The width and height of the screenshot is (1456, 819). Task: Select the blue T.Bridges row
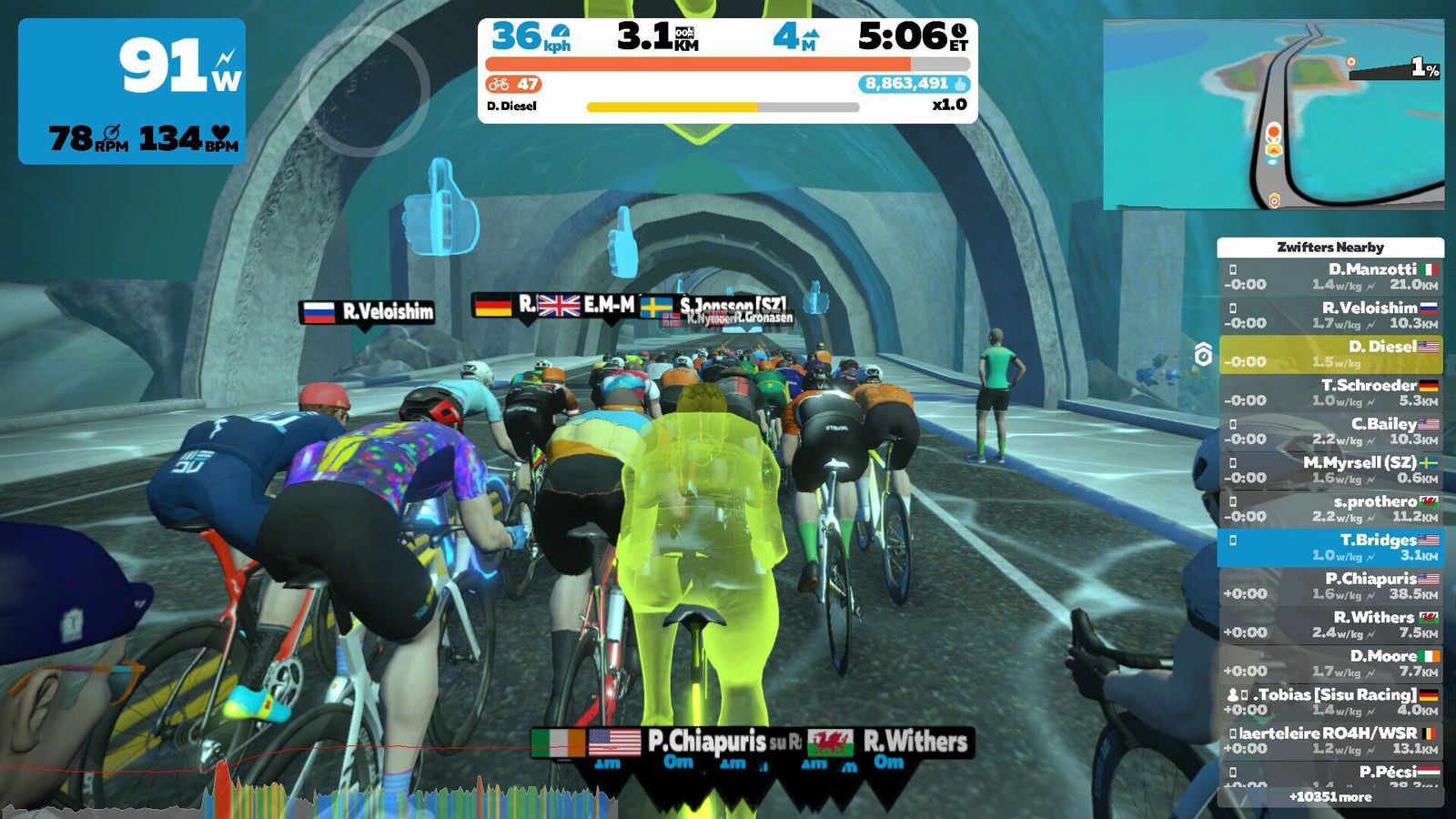pos(1330,547)
